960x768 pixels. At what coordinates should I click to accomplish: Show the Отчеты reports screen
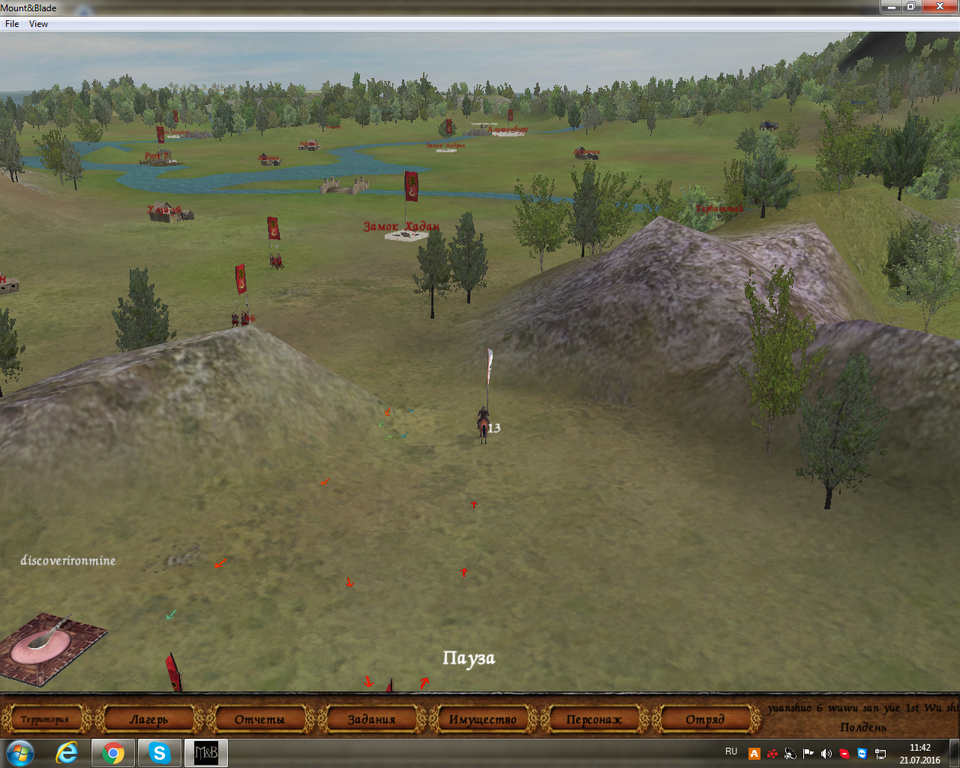(x=260, y=719)
